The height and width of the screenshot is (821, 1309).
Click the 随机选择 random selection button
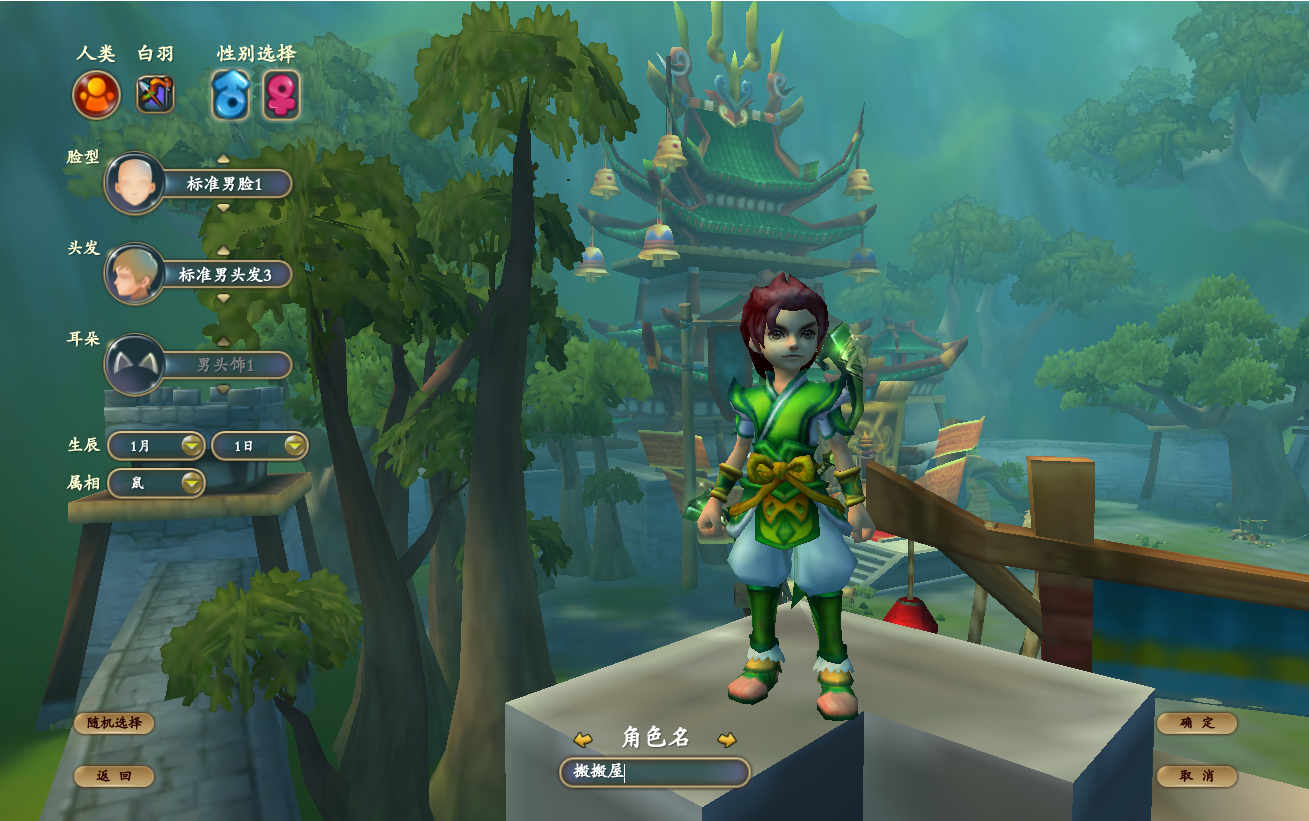114,723
